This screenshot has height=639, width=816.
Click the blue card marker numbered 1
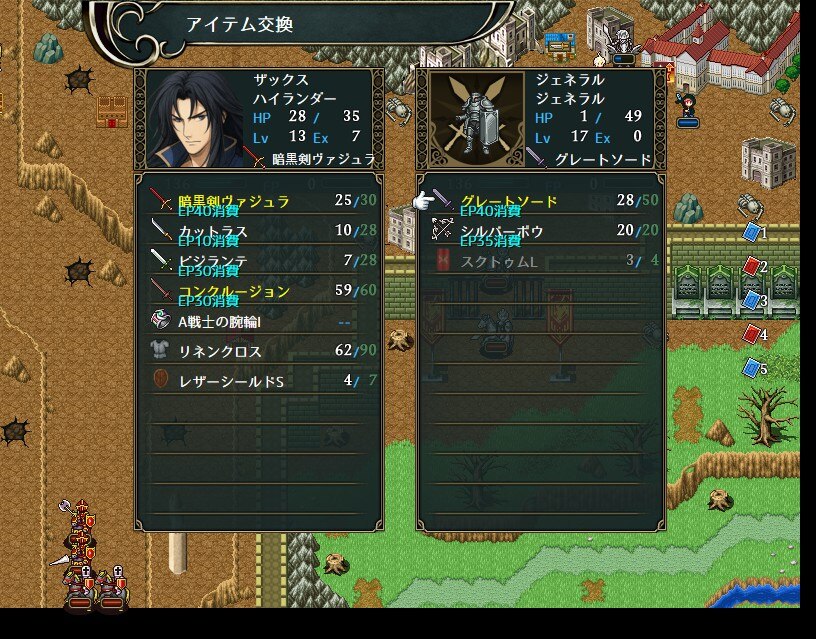point(752,233)
